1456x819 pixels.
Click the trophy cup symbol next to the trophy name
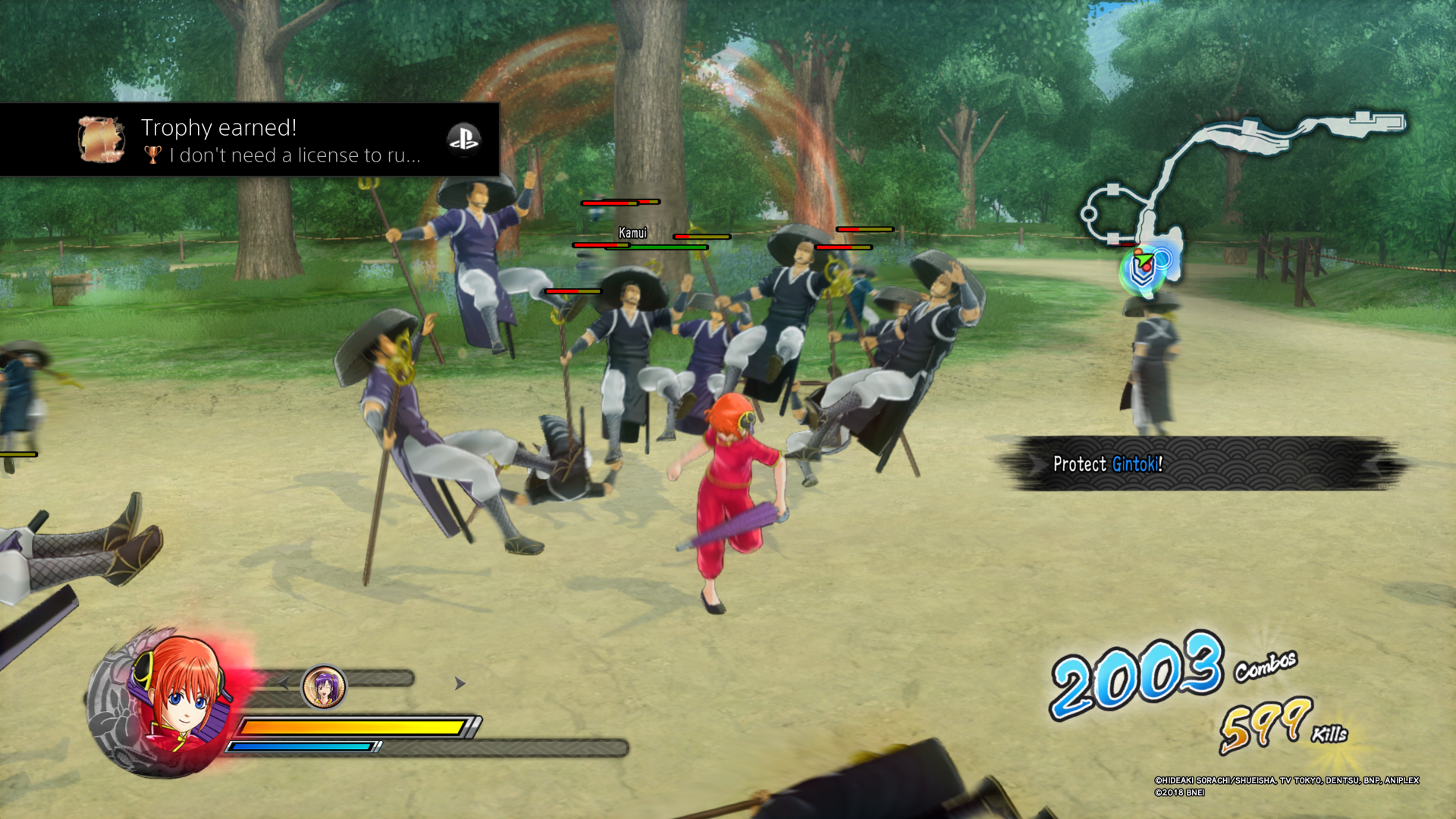coord(152,155)
